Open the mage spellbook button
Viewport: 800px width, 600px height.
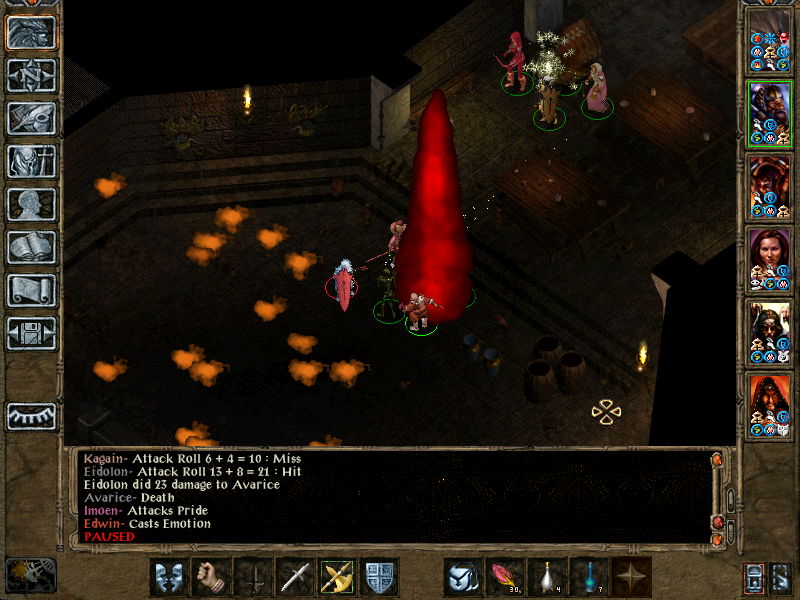pyautogui.click(x=31, y=247)
